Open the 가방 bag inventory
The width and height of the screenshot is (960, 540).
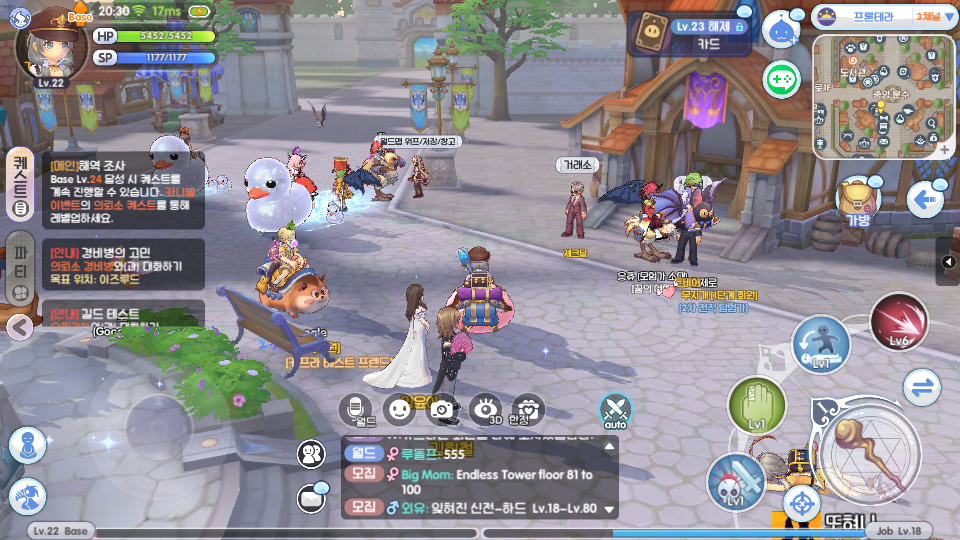(857, 201)
